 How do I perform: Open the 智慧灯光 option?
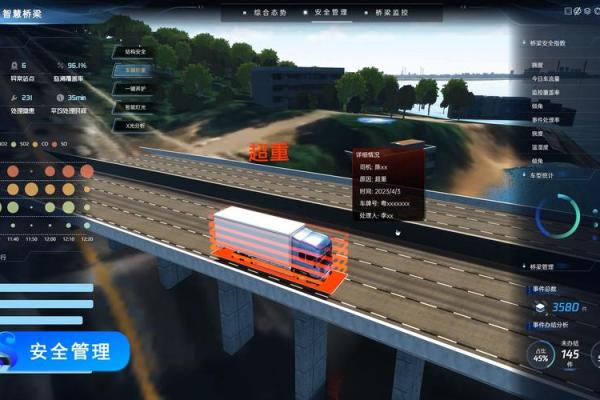click(135, 109)
